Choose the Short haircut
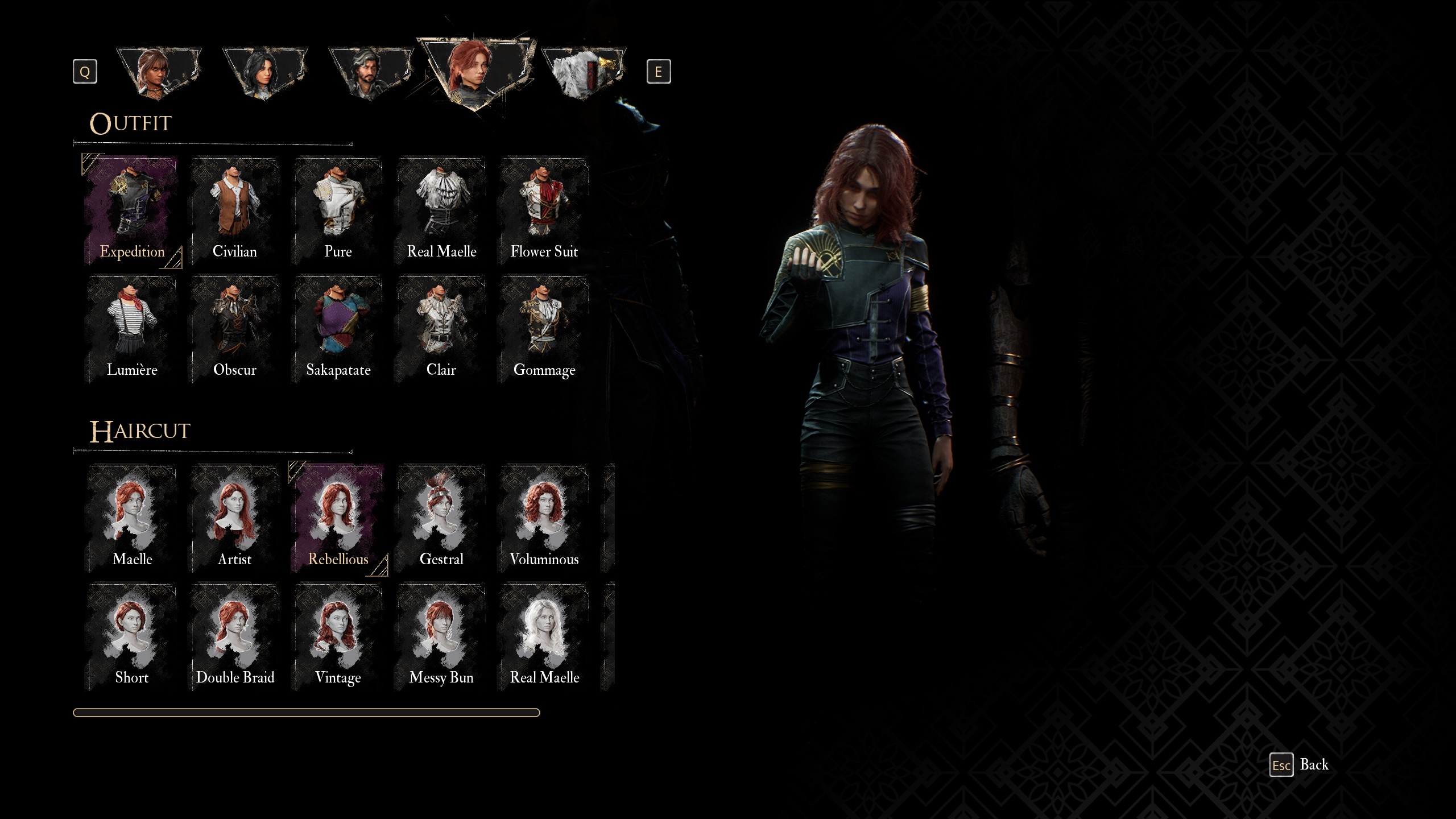 (132, 636)
